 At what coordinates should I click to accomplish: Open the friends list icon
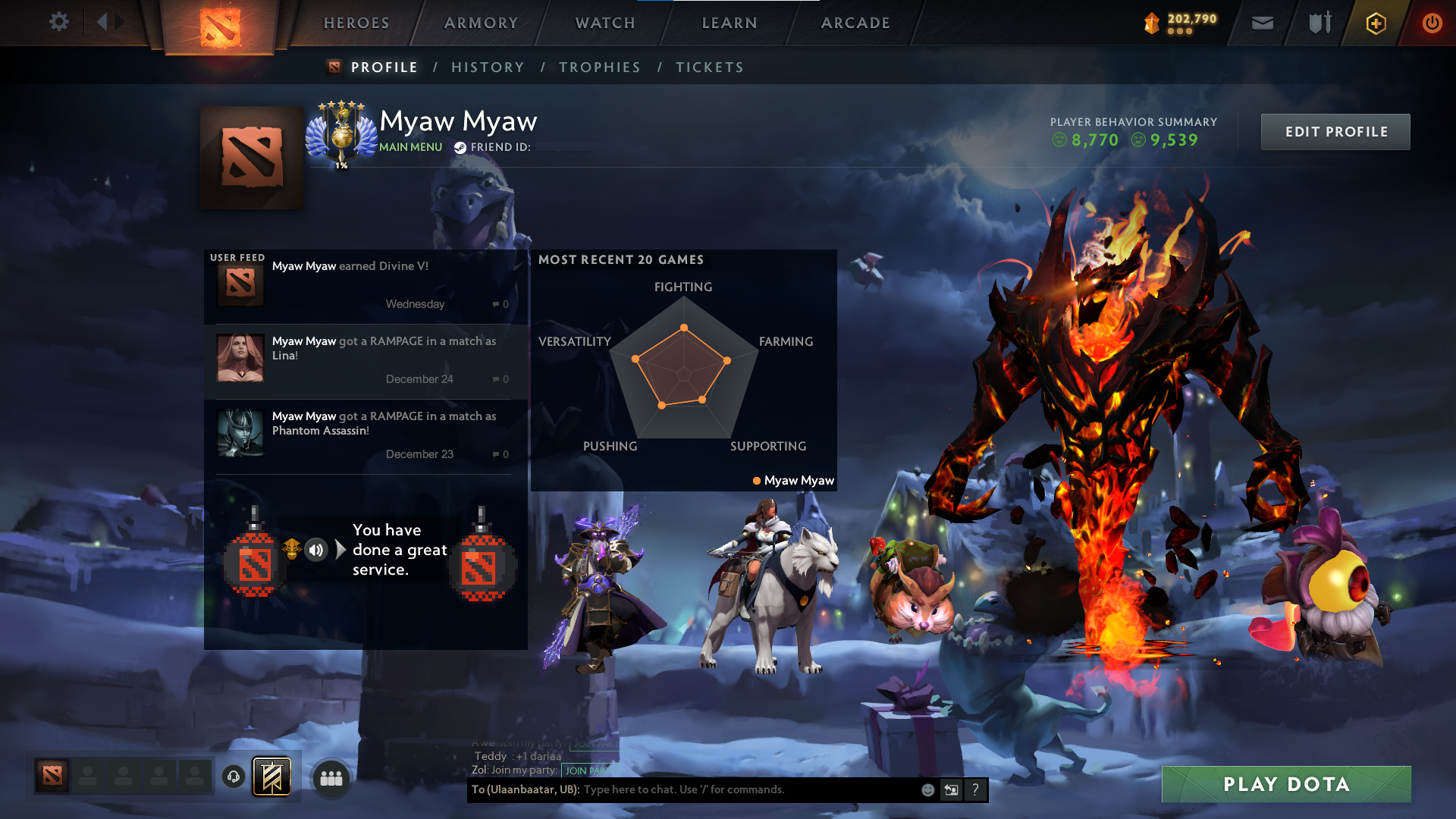click(331, 777)
